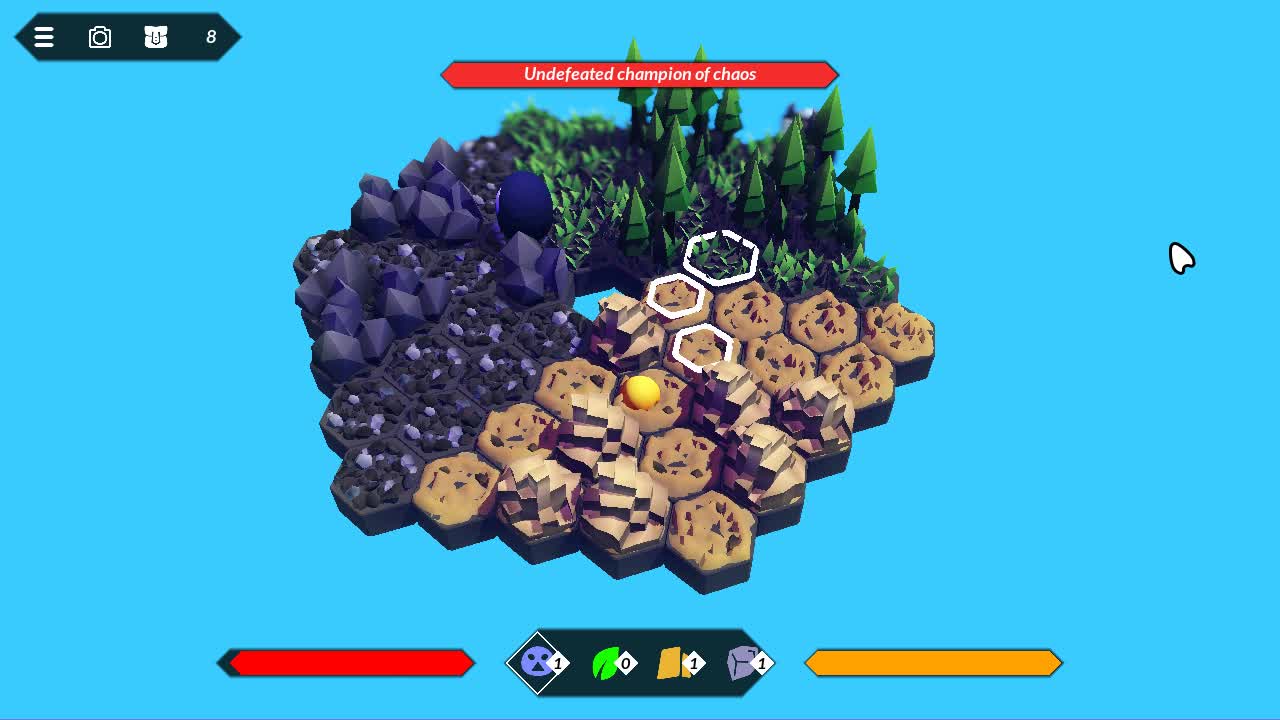Screen dimensions: 1280x720
Task: Click the Undefeated champion of chaos banner
Action: click(x=639, y=74)
